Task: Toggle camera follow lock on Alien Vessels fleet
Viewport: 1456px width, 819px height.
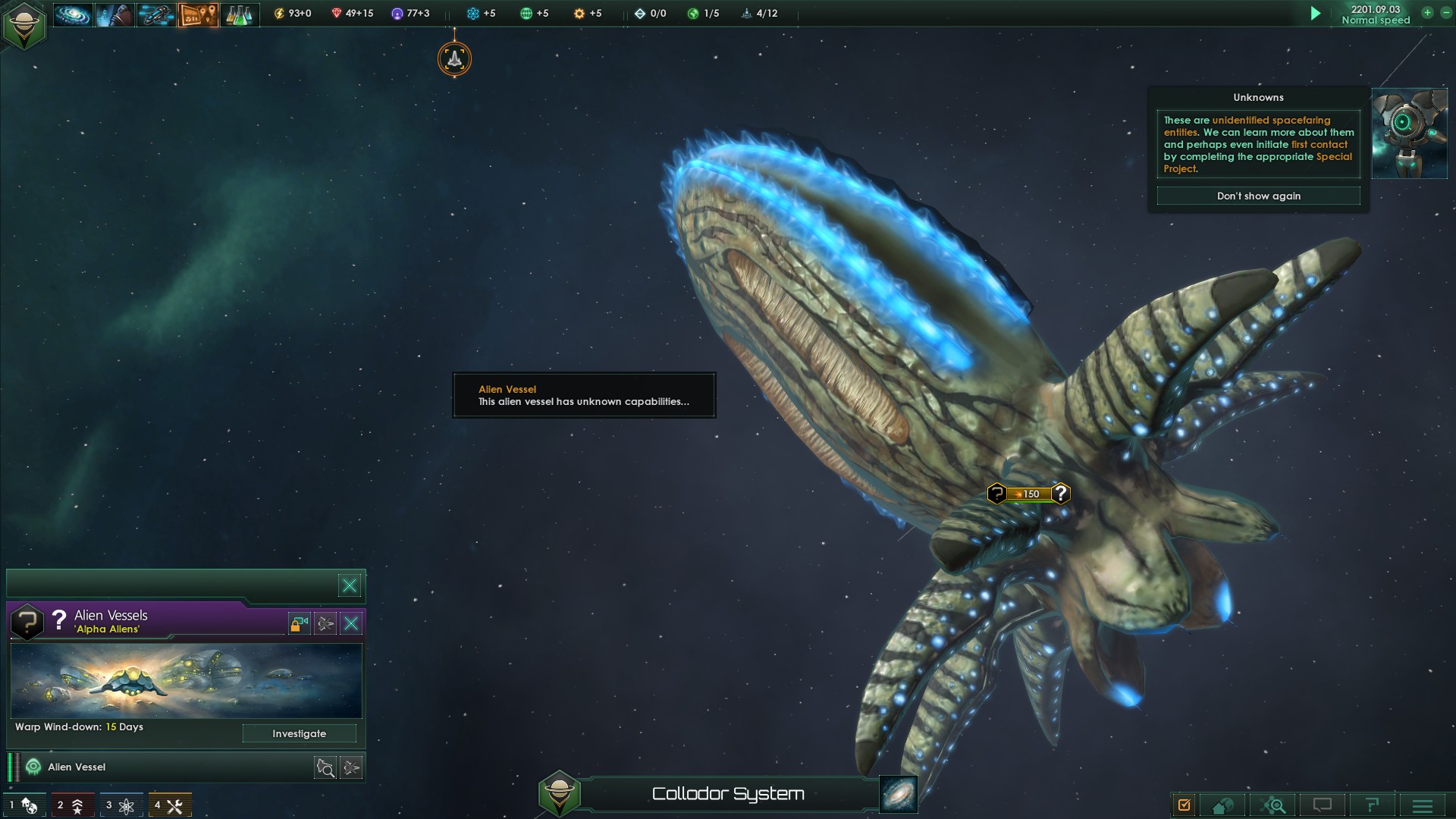Action: point(299,623)
